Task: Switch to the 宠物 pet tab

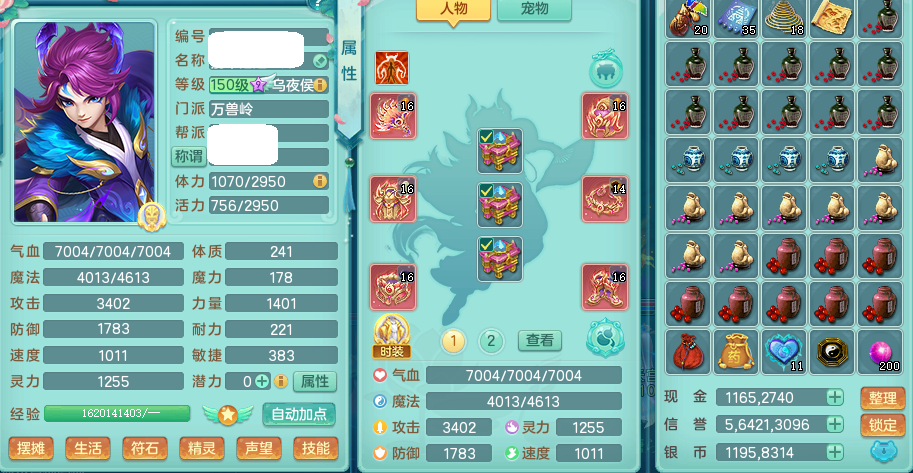Action: point(536,10)
